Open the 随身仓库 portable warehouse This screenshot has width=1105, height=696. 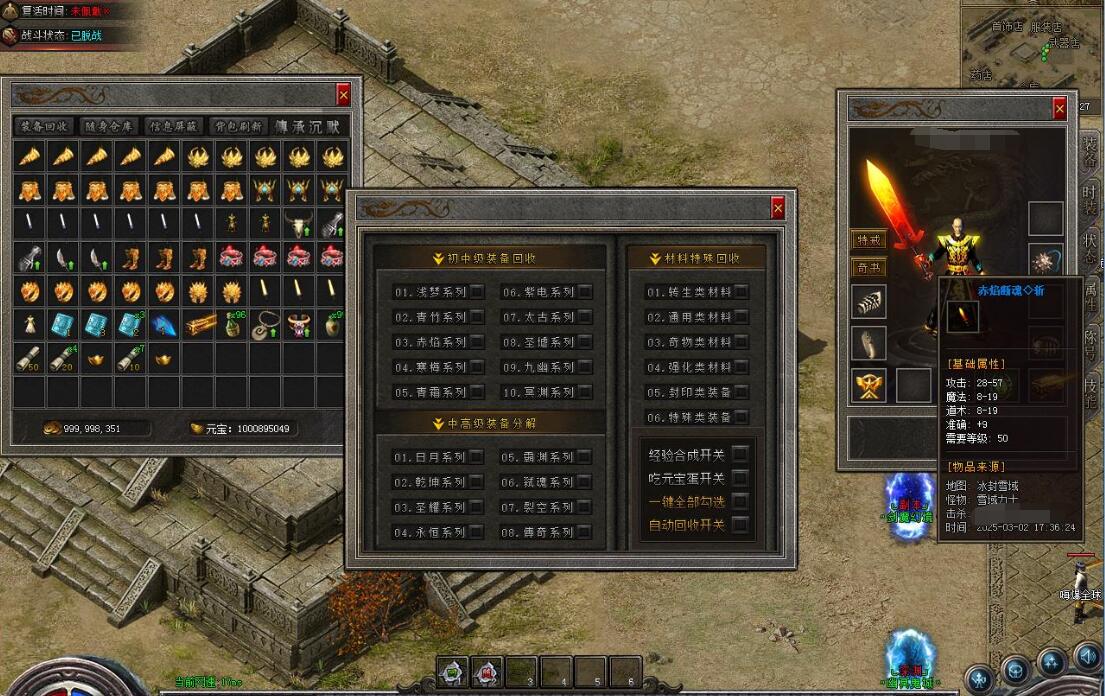[109, 126]
